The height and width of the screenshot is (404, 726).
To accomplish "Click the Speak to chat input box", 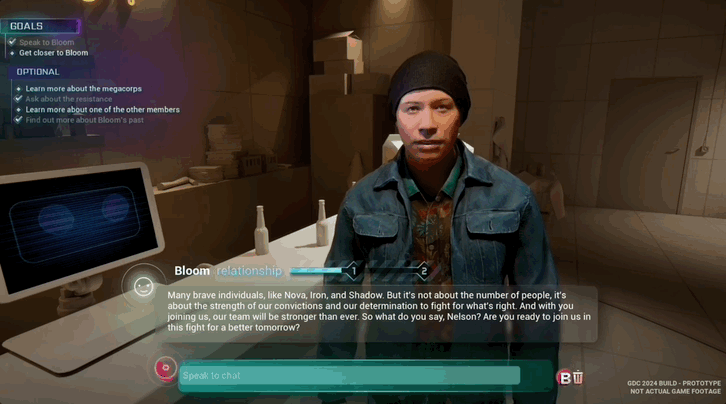I will click(x=350, y=376).
